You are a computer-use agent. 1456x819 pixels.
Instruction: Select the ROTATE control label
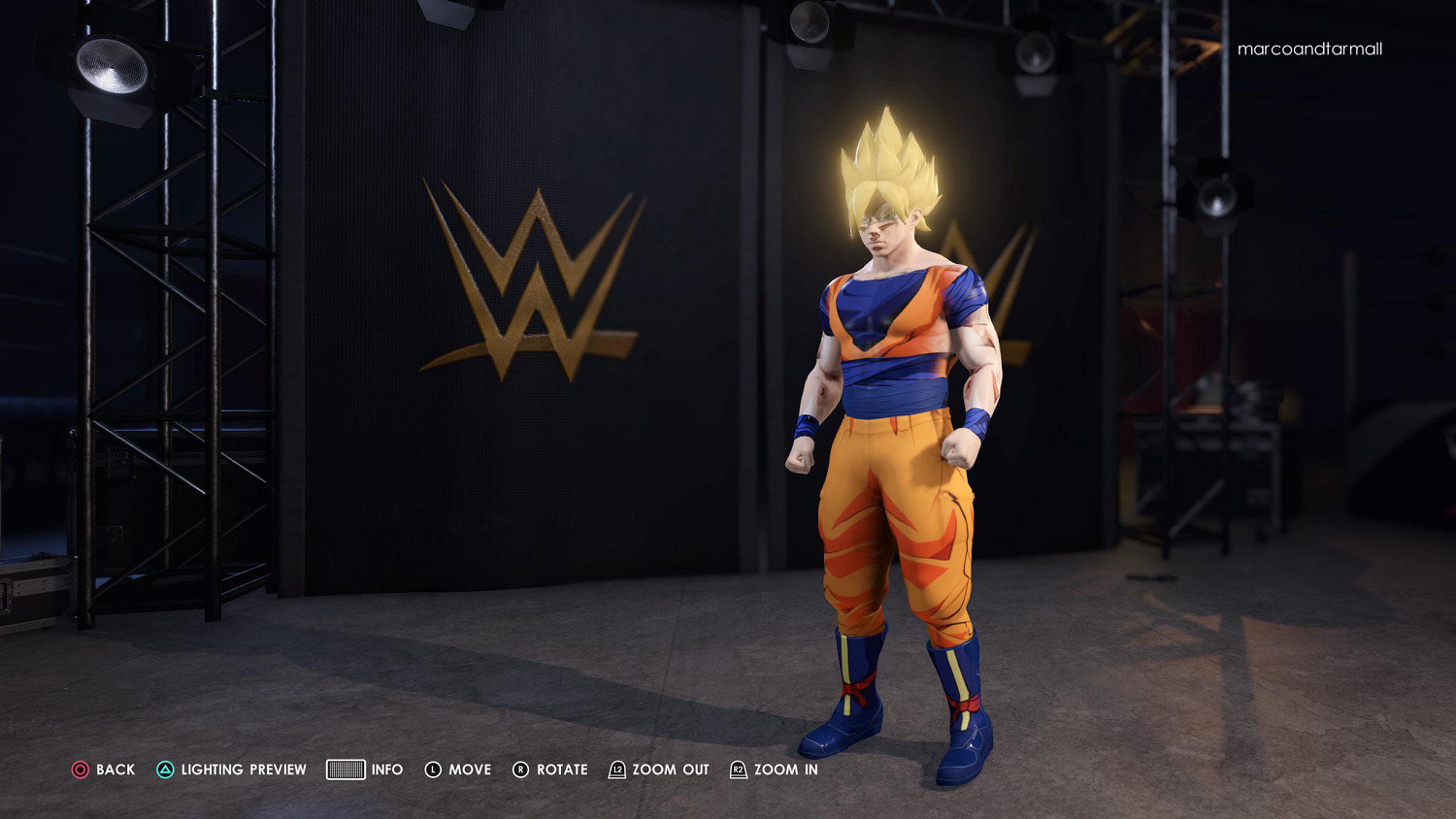pos(563,770)
